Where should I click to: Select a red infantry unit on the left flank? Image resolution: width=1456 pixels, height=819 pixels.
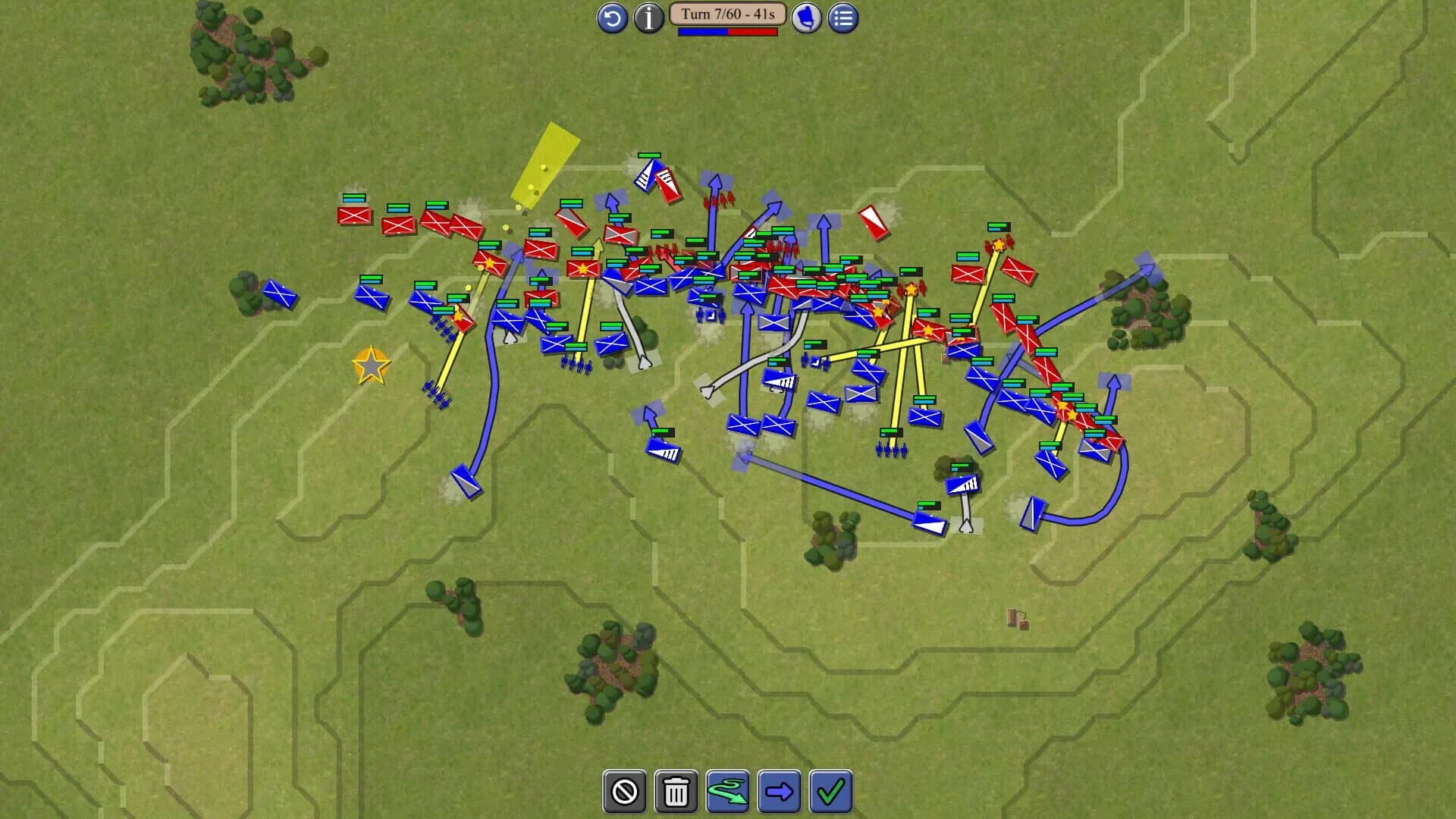pyautogui.click(x=353, y=218)
